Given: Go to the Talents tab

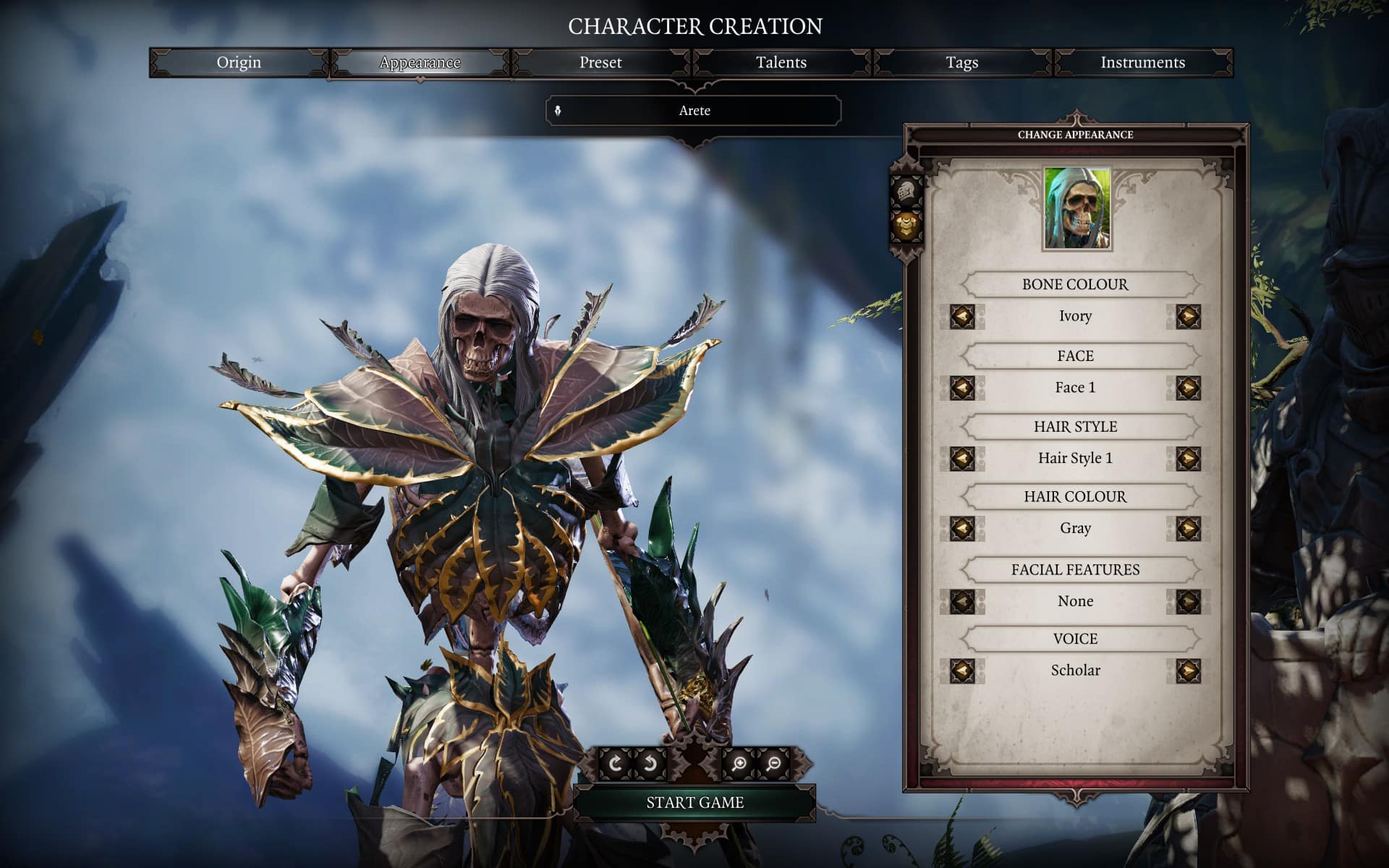Looking at the screenshot, I should pos(781,63).
